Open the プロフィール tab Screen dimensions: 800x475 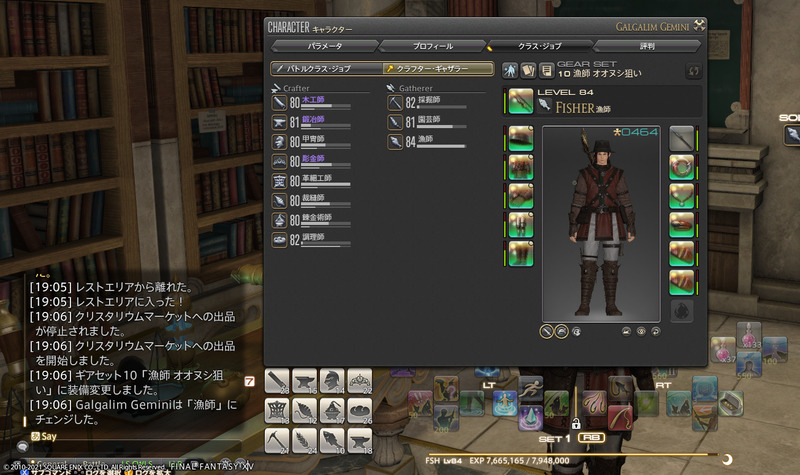point(433,46)
